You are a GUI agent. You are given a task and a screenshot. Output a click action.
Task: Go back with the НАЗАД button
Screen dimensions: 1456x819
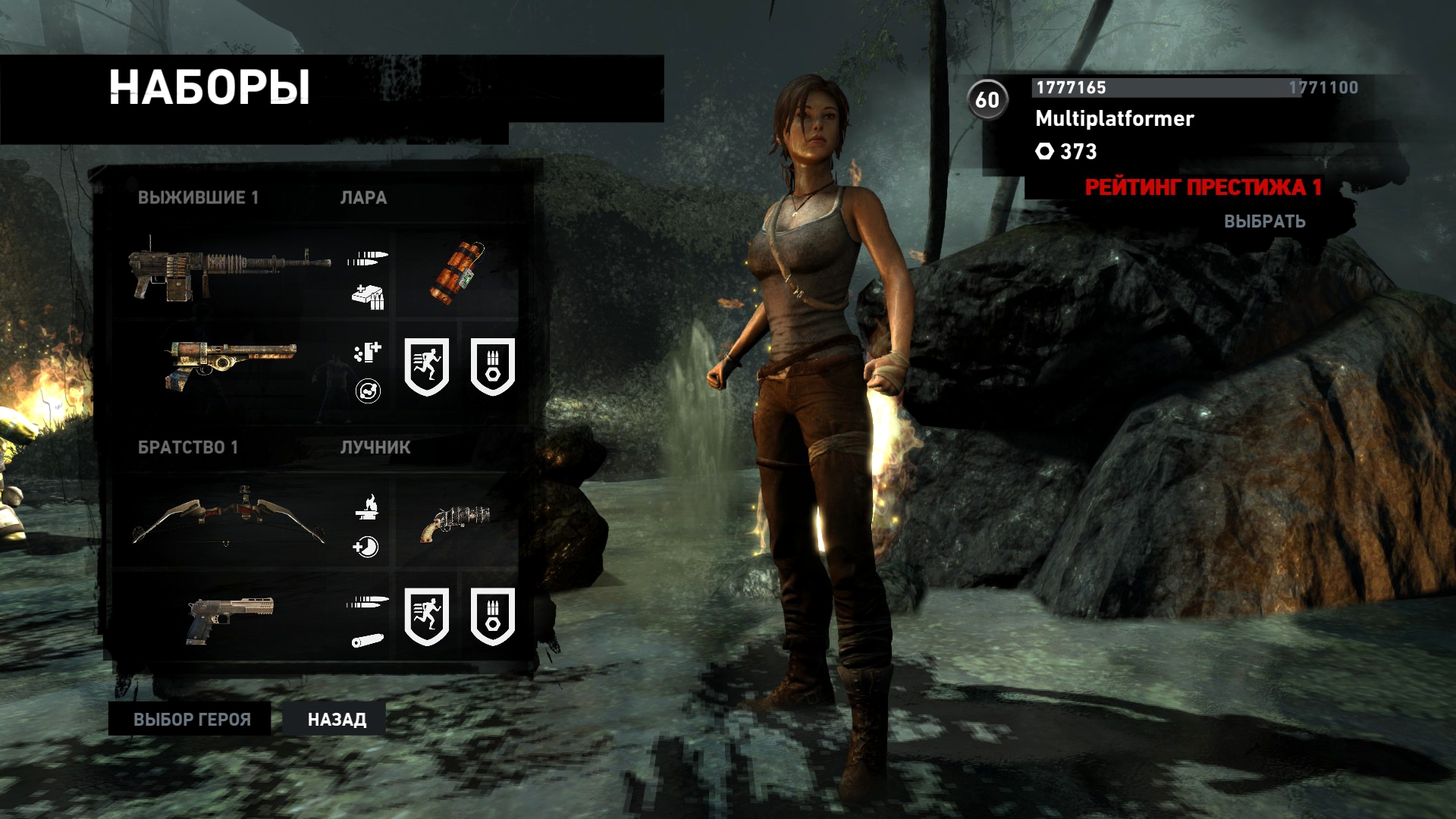point(337,719)
